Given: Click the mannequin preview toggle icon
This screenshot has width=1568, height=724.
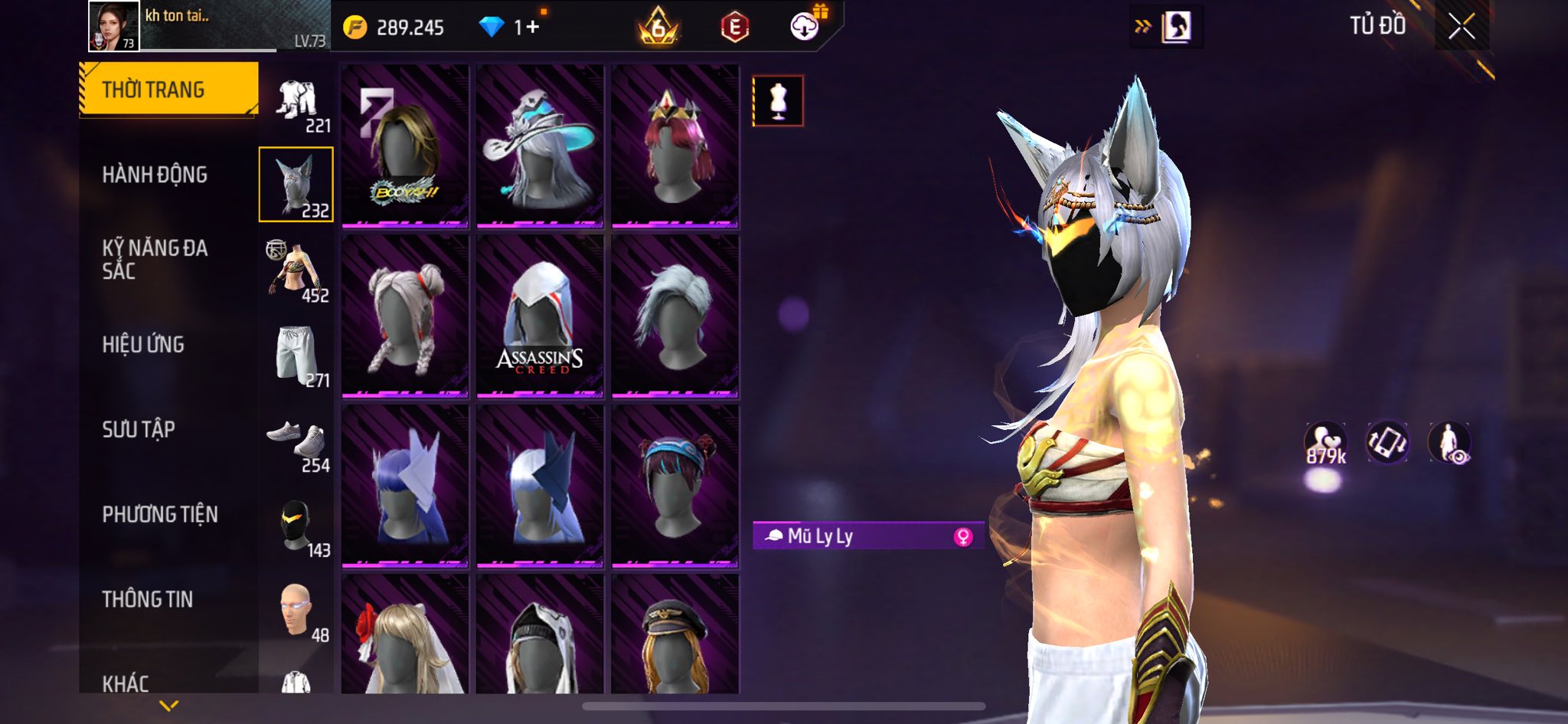Looking at the screenshot, I should pyautogui.click(x=778, y=100).
